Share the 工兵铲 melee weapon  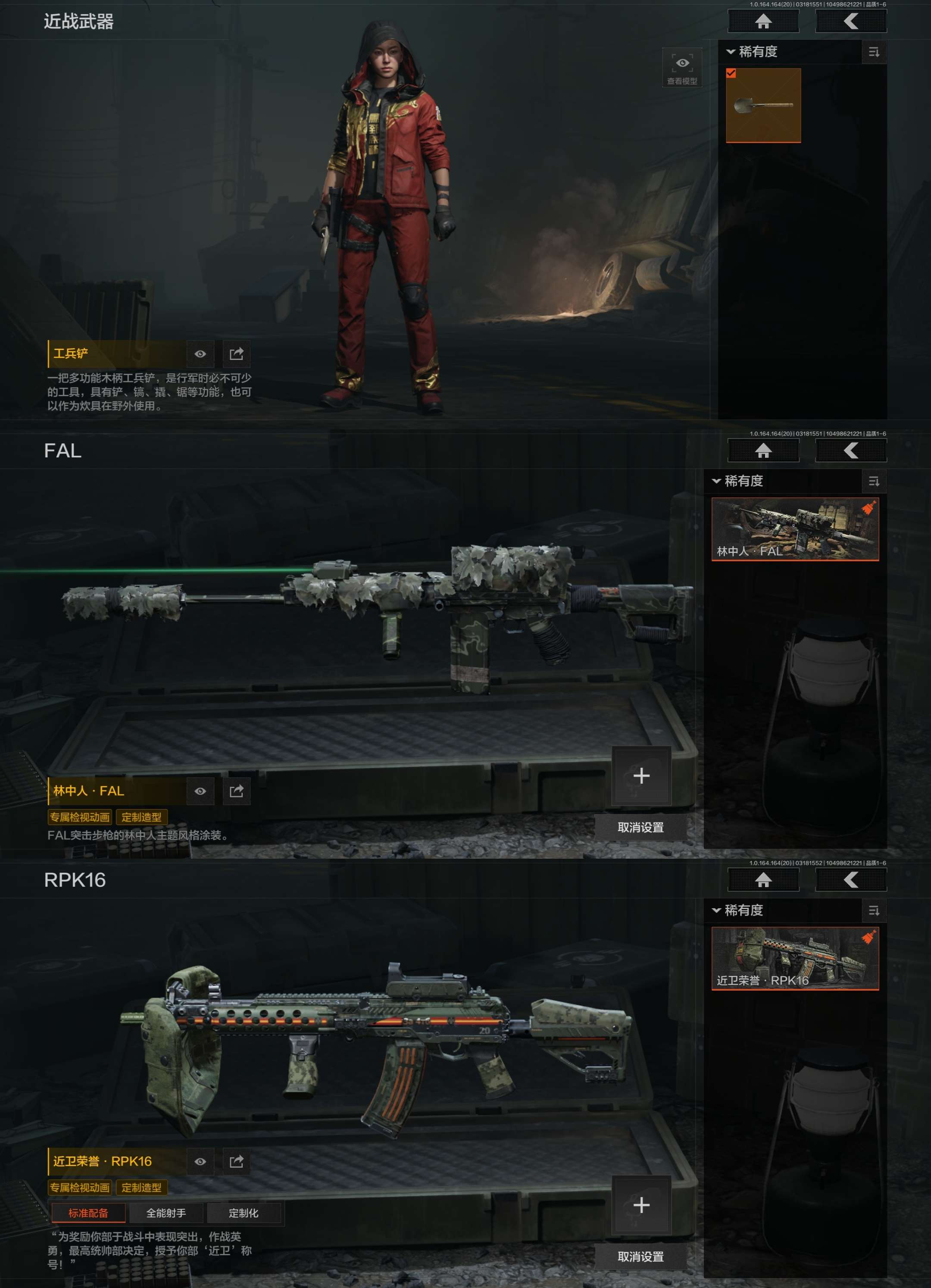236,354
